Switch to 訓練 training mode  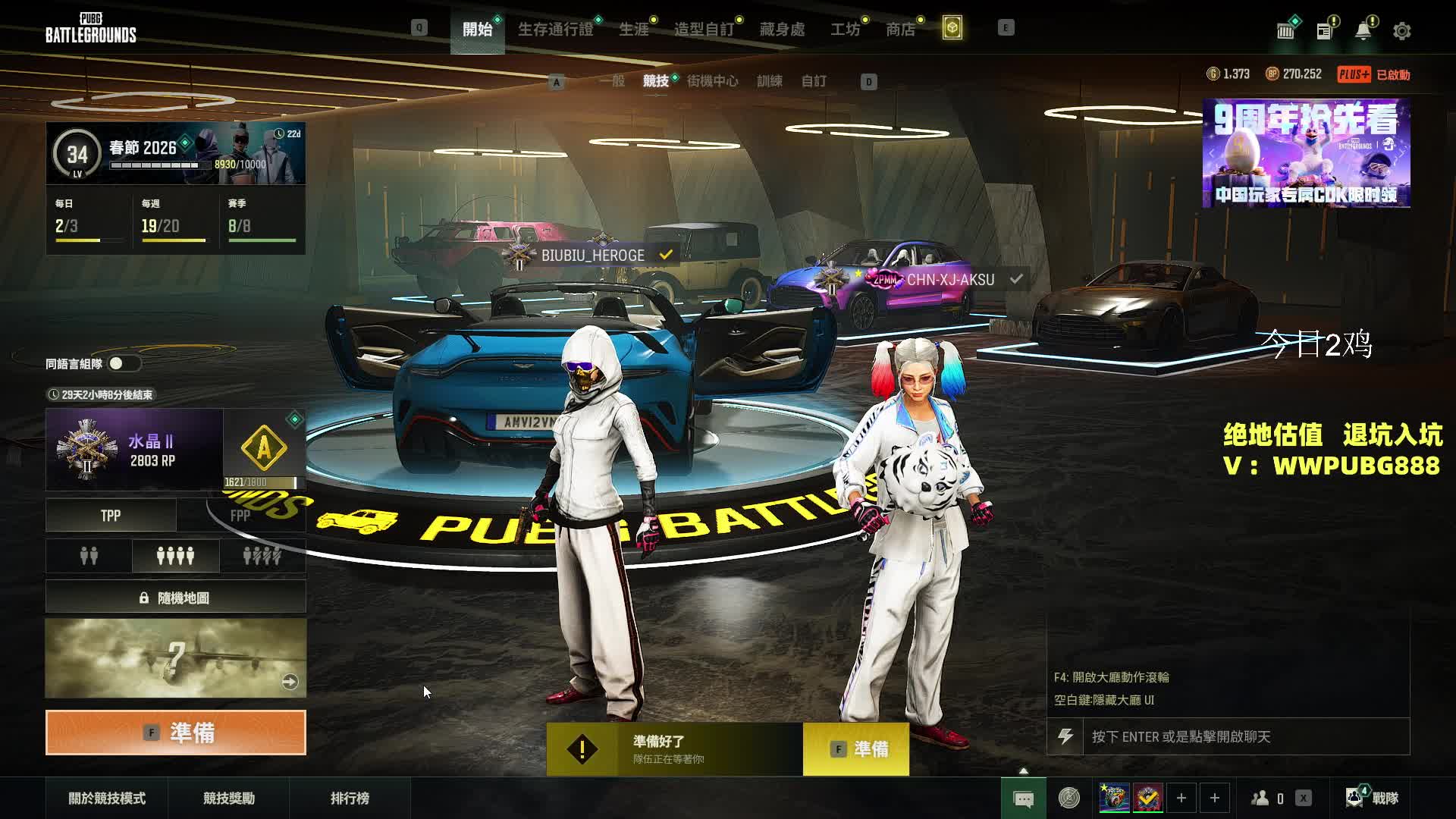pyautogui.click(x=769, y=81)
